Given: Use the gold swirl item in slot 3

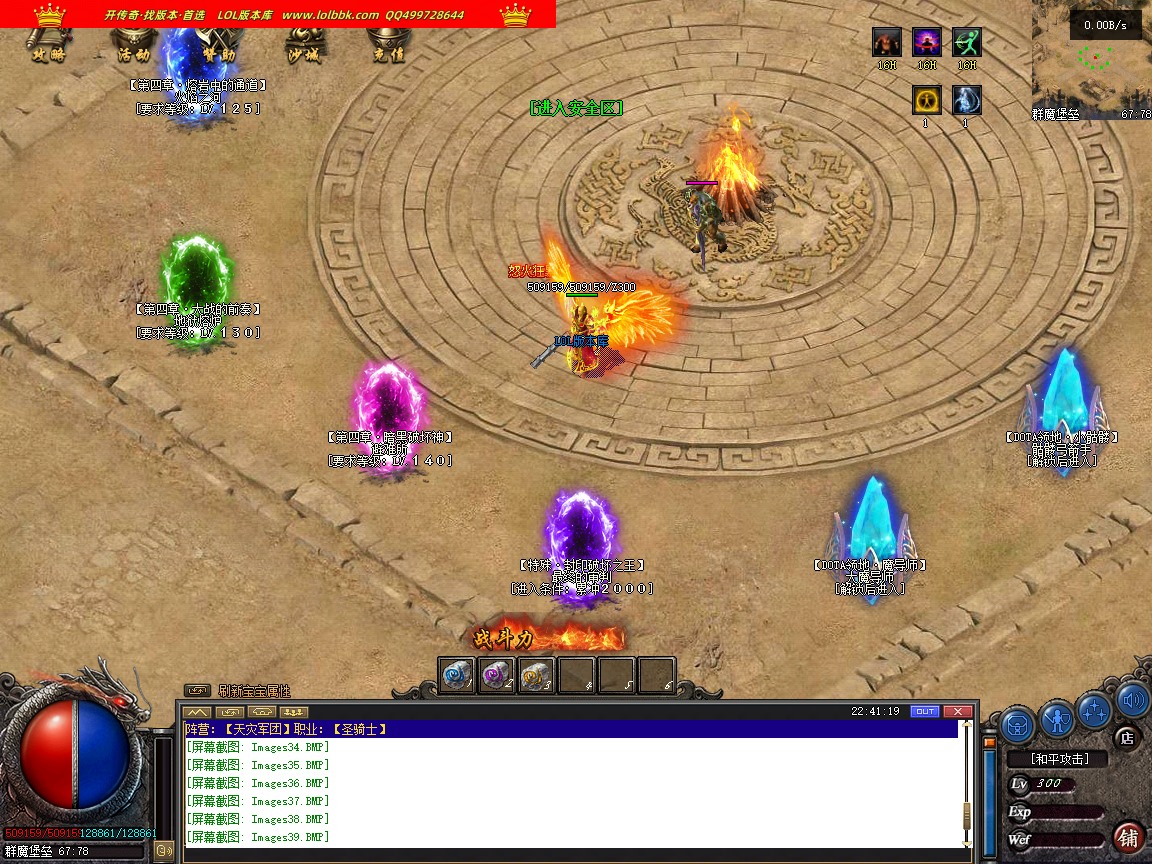Looking at the screenshot, I should point(537,676).
